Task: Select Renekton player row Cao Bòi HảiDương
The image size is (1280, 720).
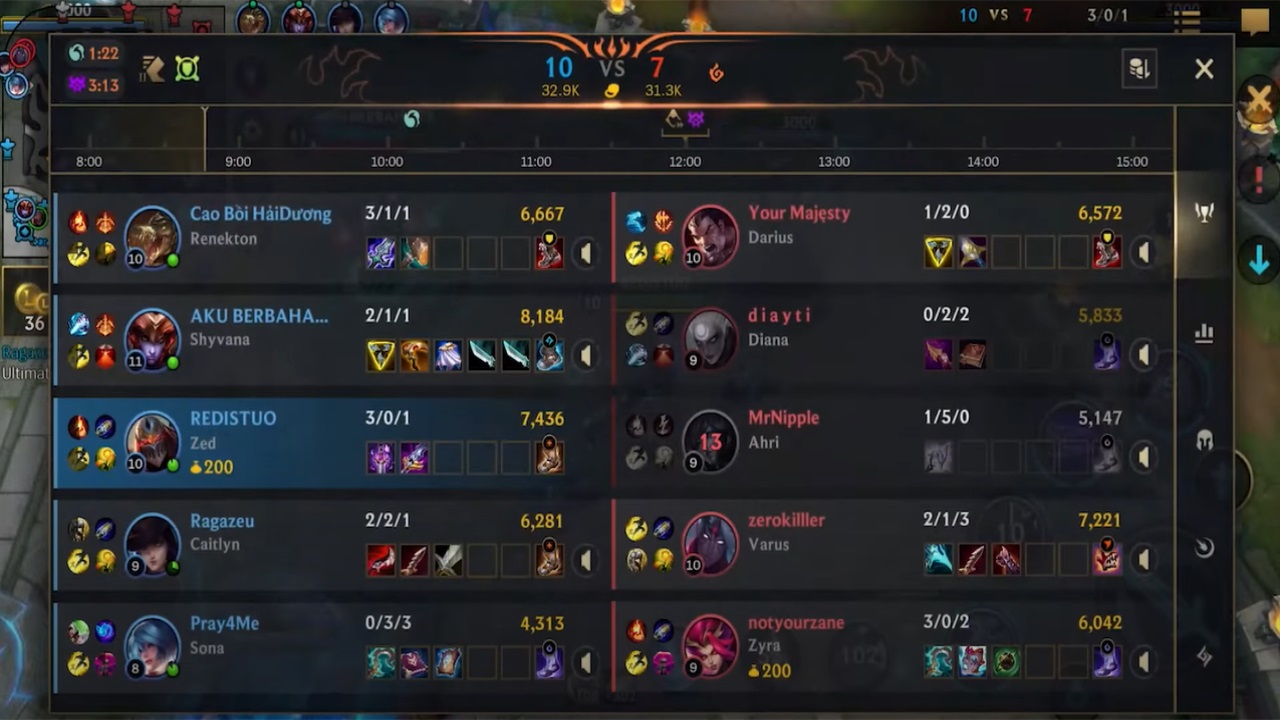Action: point(260,214)
